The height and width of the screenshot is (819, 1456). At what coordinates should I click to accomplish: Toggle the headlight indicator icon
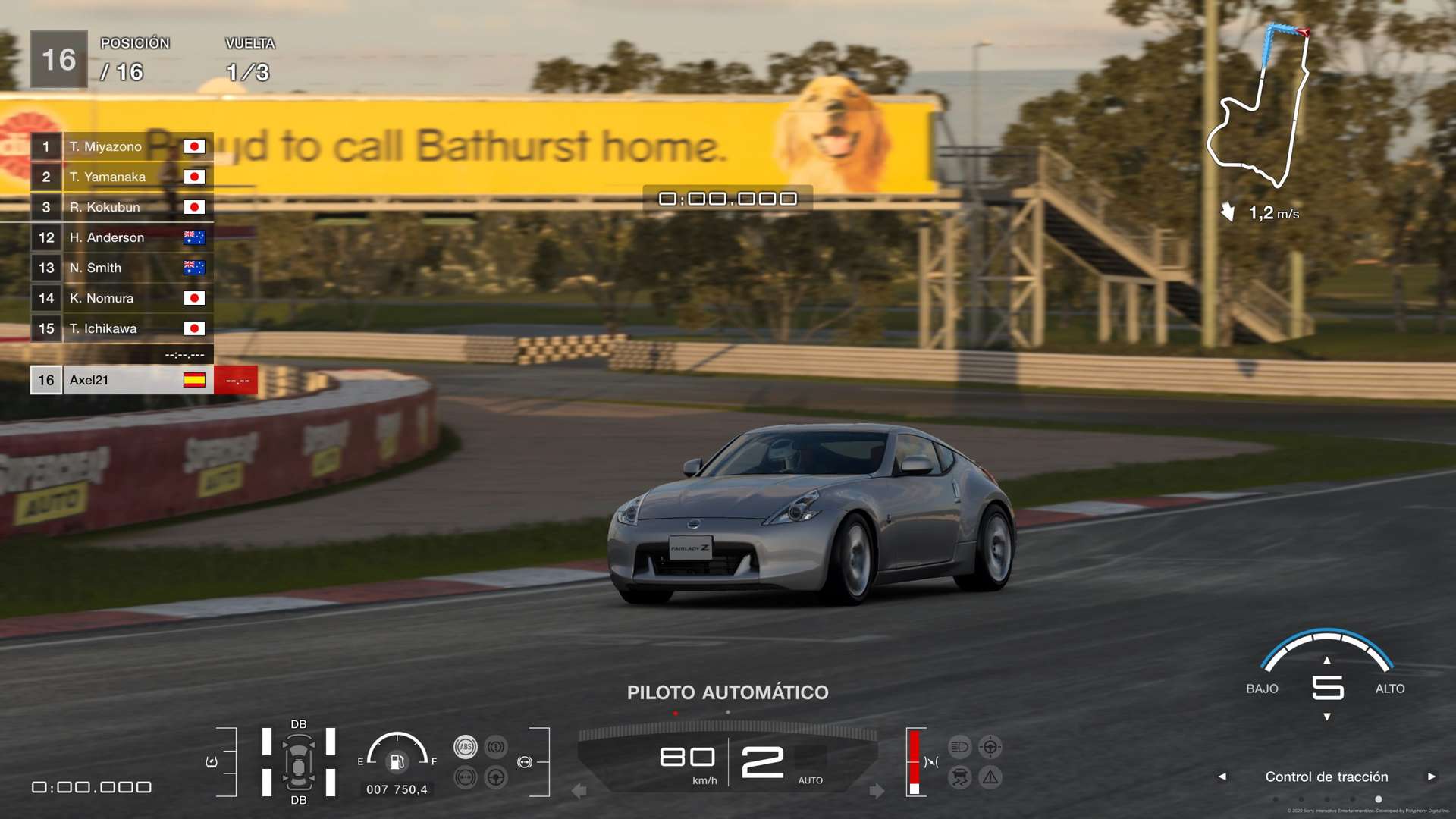(x=959, y=747)
